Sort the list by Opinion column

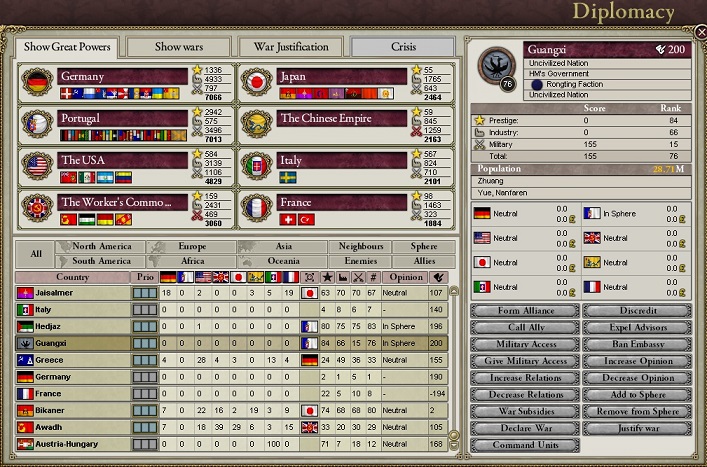point(406,277)
